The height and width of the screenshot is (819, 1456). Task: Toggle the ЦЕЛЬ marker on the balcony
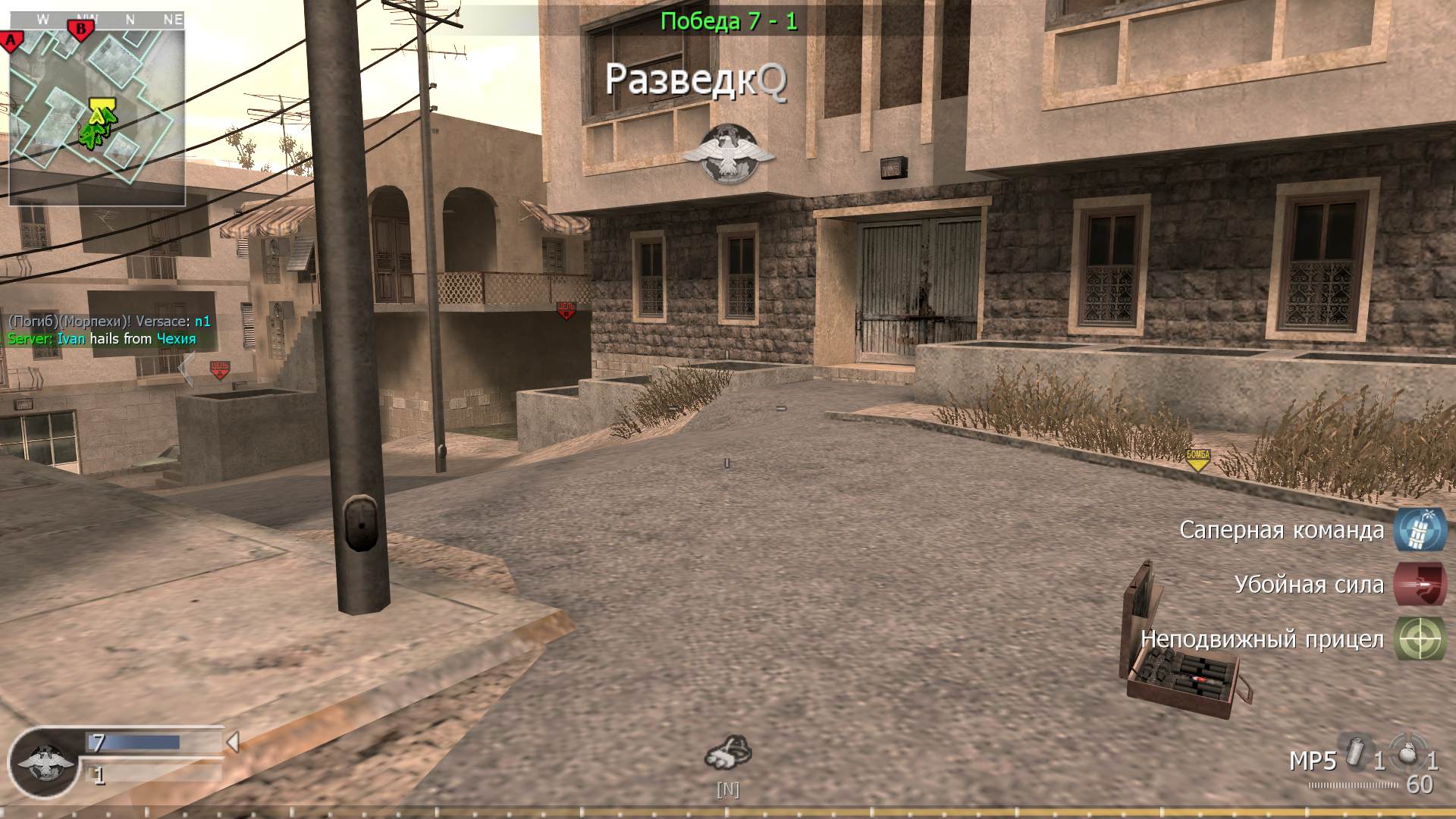point(566,310)
